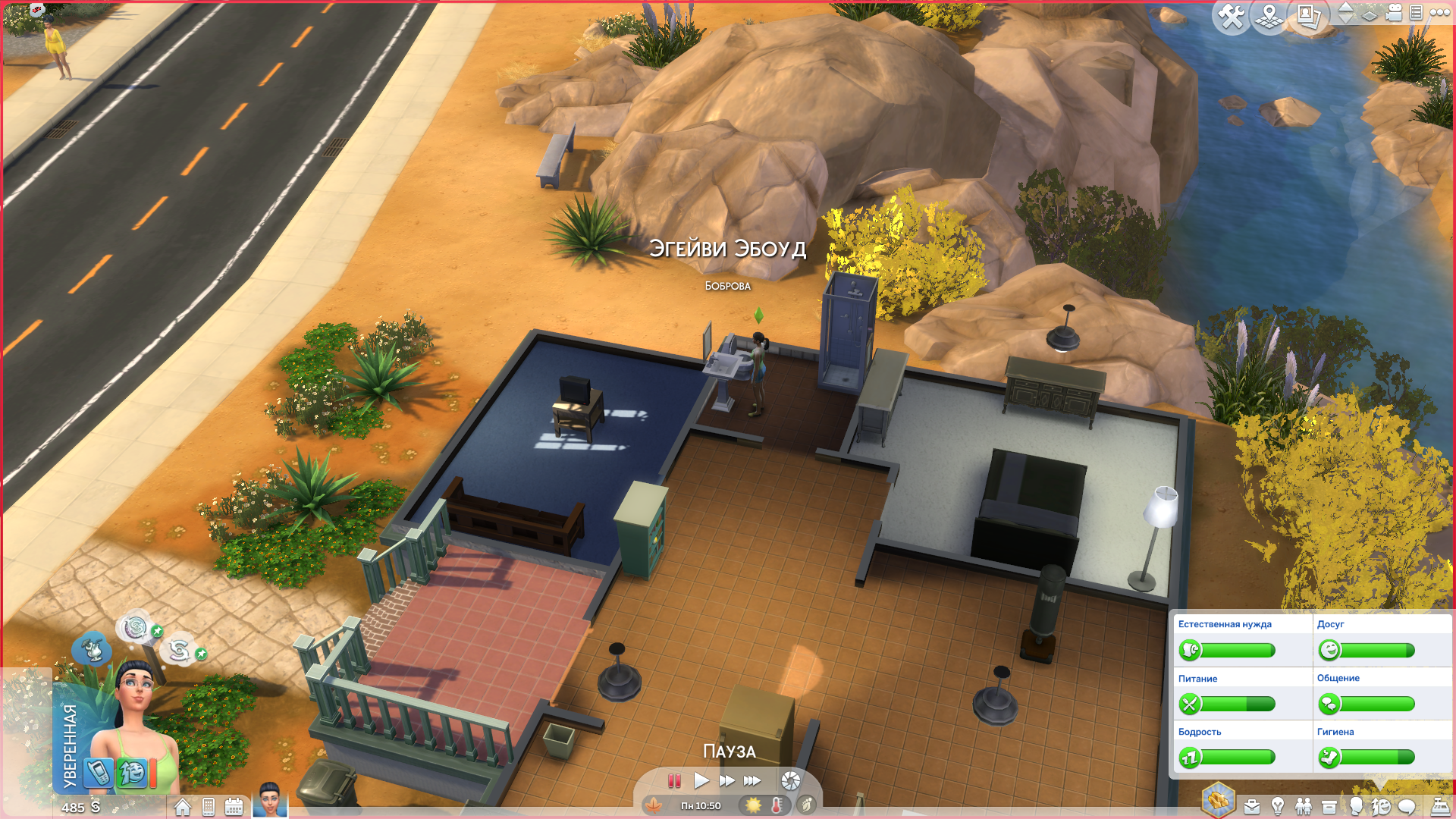1456x819 pixels.
Task: Open the skills lightbulb panel
Action: 1278,806
